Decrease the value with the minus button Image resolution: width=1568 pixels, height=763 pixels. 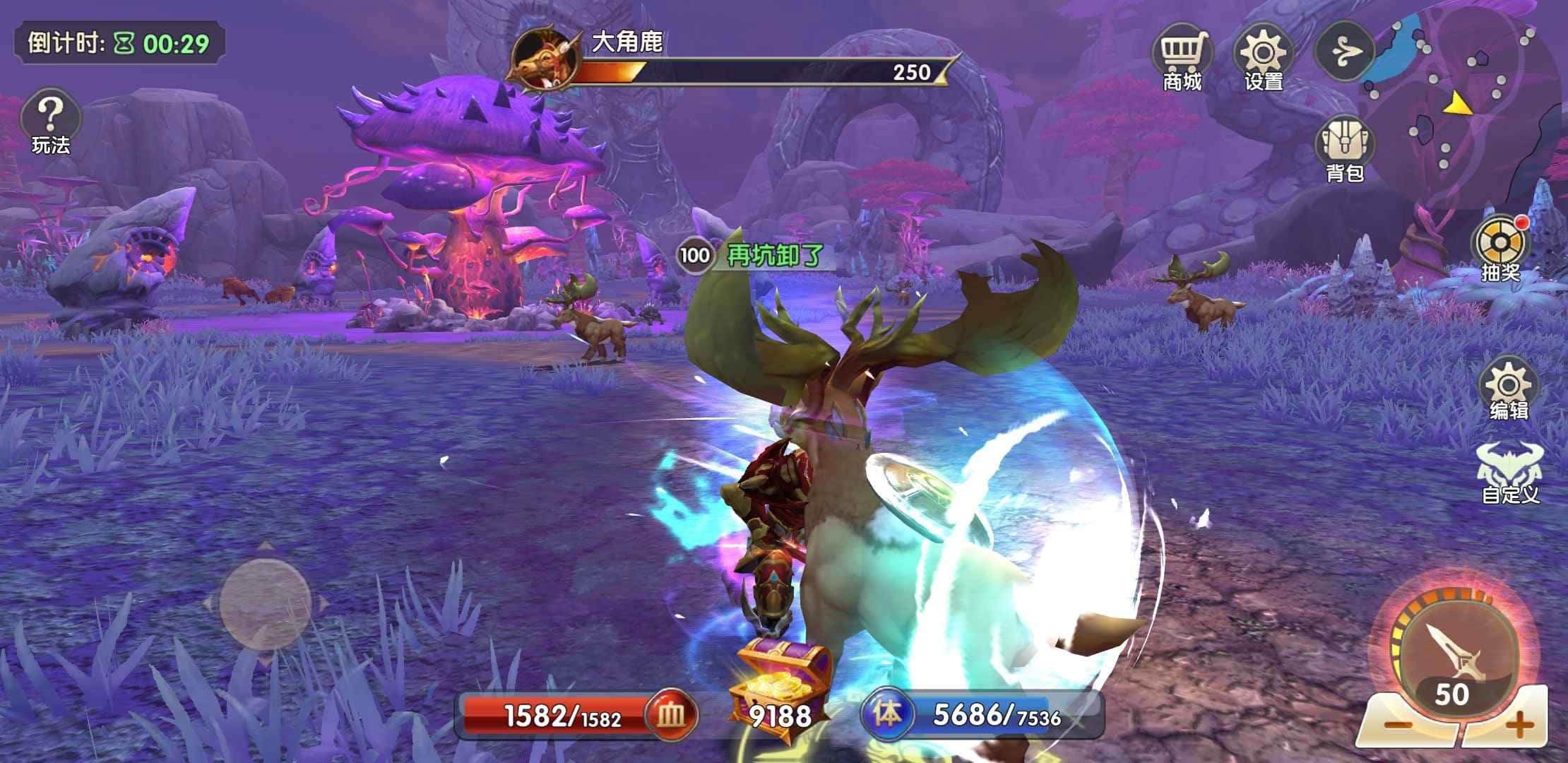1396,724
